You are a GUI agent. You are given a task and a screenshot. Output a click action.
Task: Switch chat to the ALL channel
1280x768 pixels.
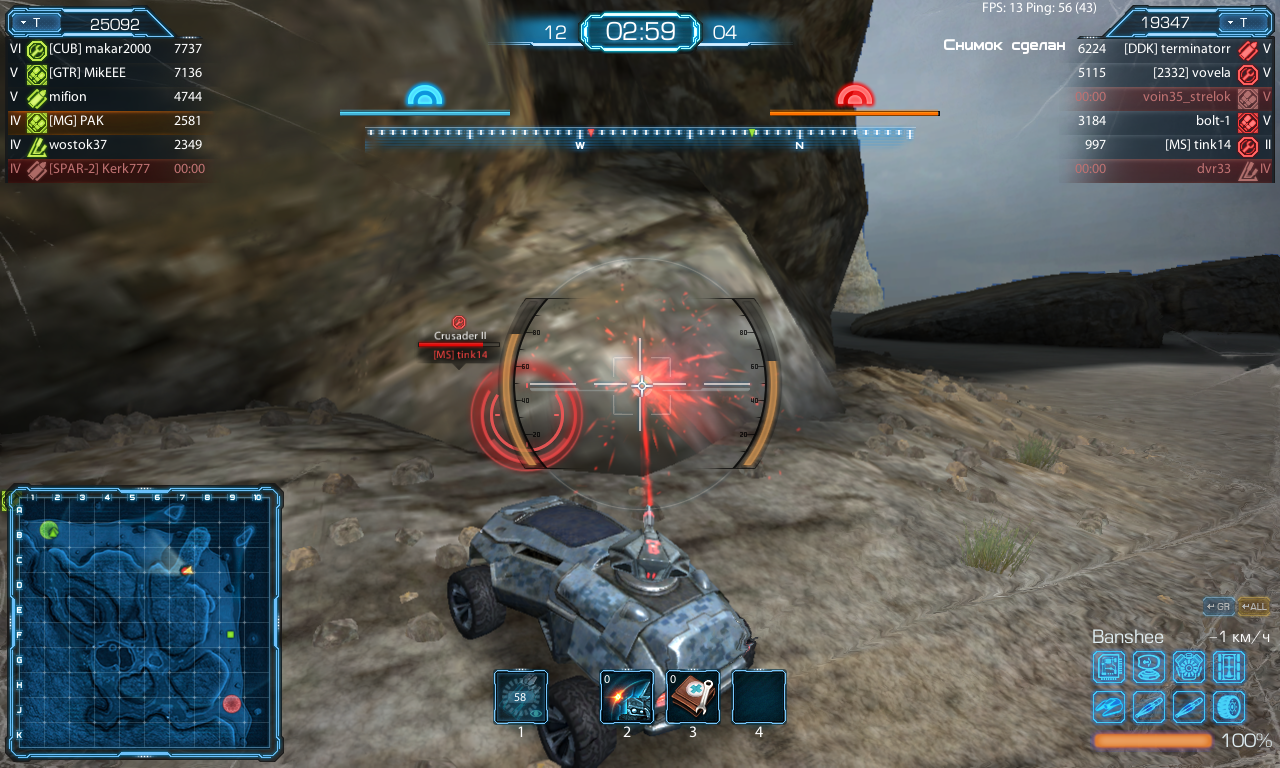click(x=1253, y=606)
